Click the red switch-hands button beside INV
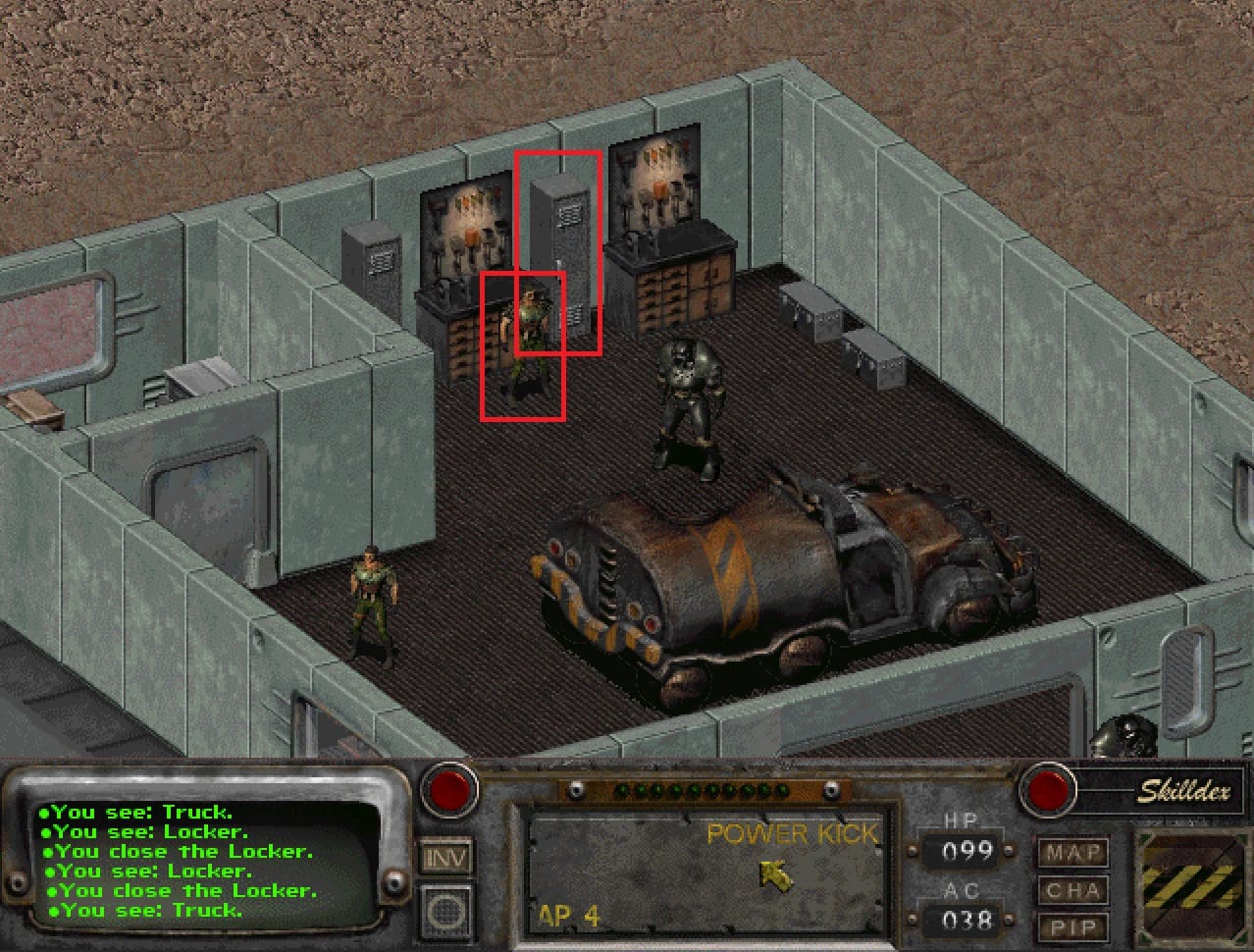Screen dimensions: 1254x952 pyautogui.click(x=448, y=790)
